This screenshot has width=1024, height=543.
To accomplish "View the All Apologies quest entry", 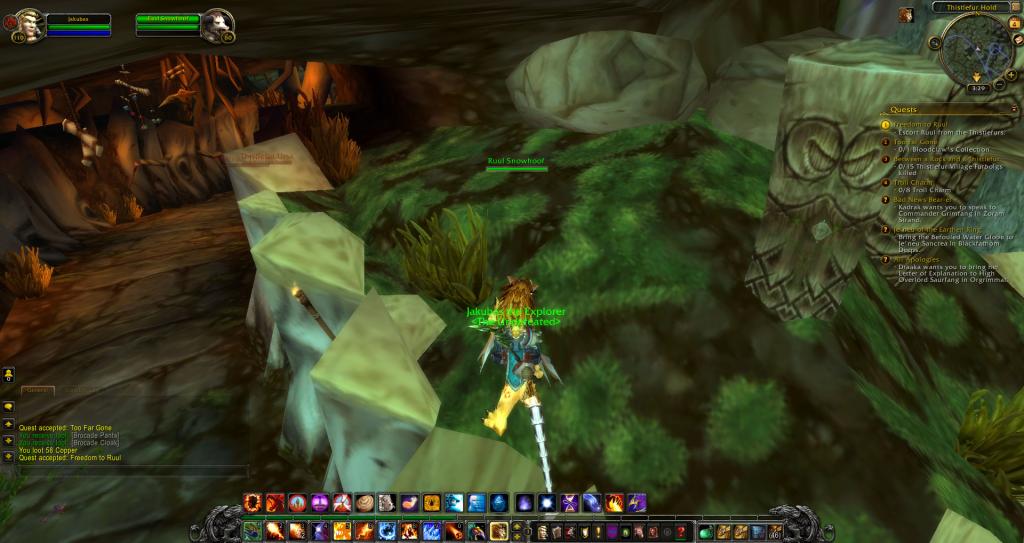I will pyautogui.click(x=914, y=259).
